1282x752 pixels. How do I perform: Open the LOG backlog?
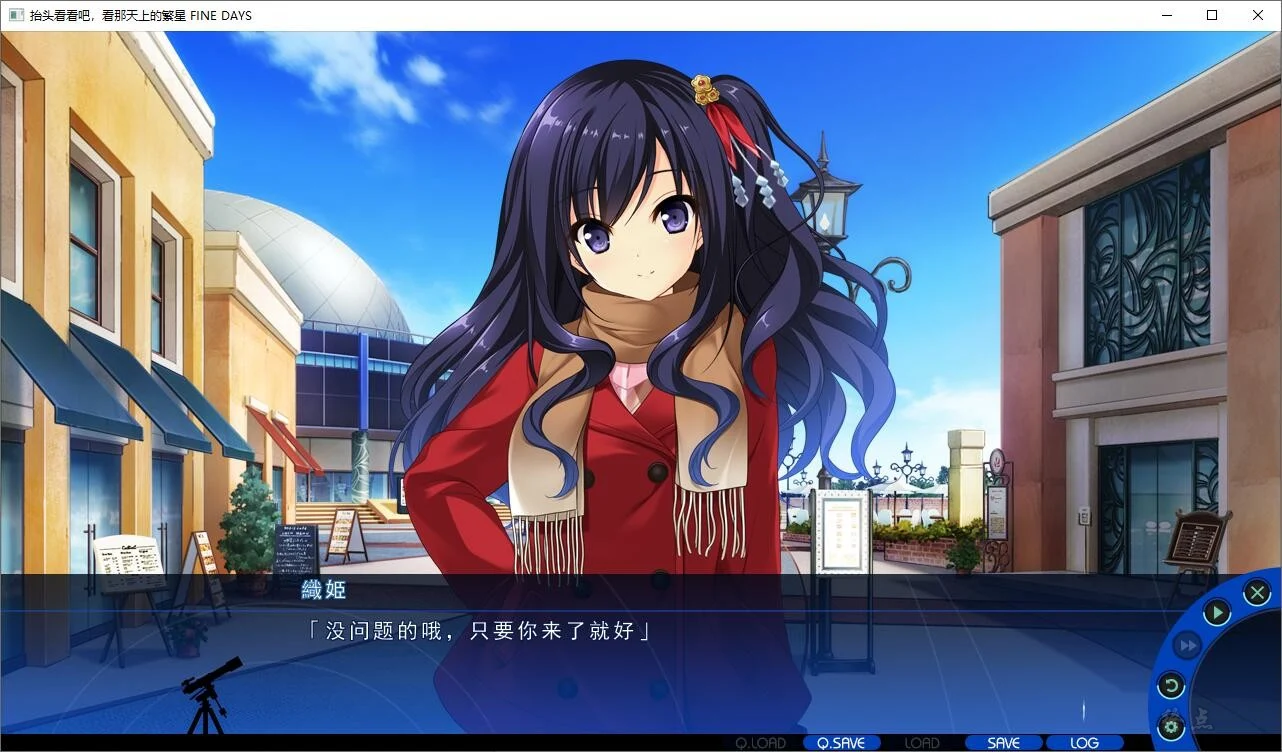[1084, 743]
